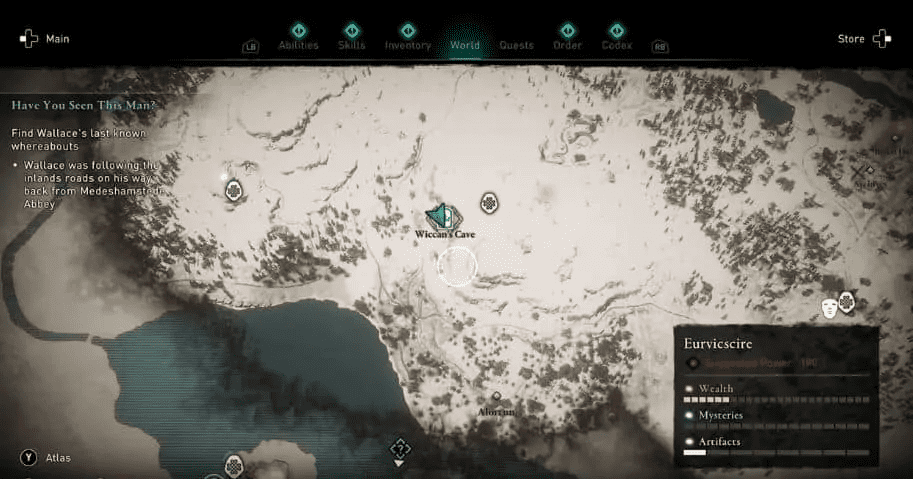Click the Wealth progress row in Eurvicscire panel
The height and width of the screenshot is (479, 913).
tap(775, 393)
